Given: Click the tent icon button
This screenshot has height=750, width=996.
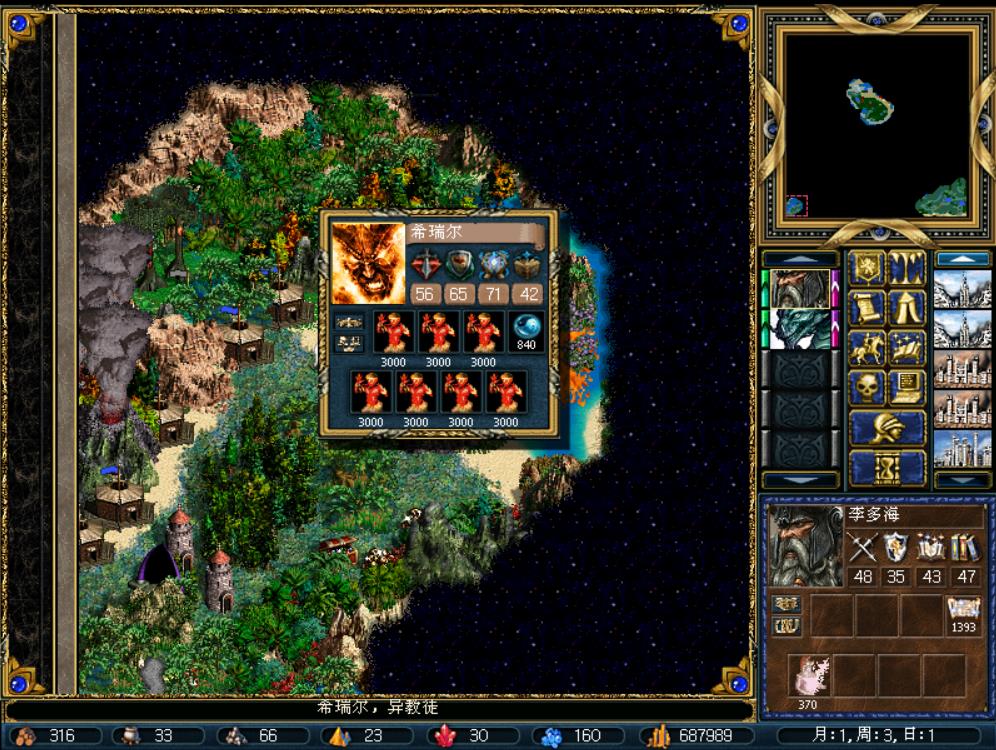Looking at the screenshot, I should (907, 308).
